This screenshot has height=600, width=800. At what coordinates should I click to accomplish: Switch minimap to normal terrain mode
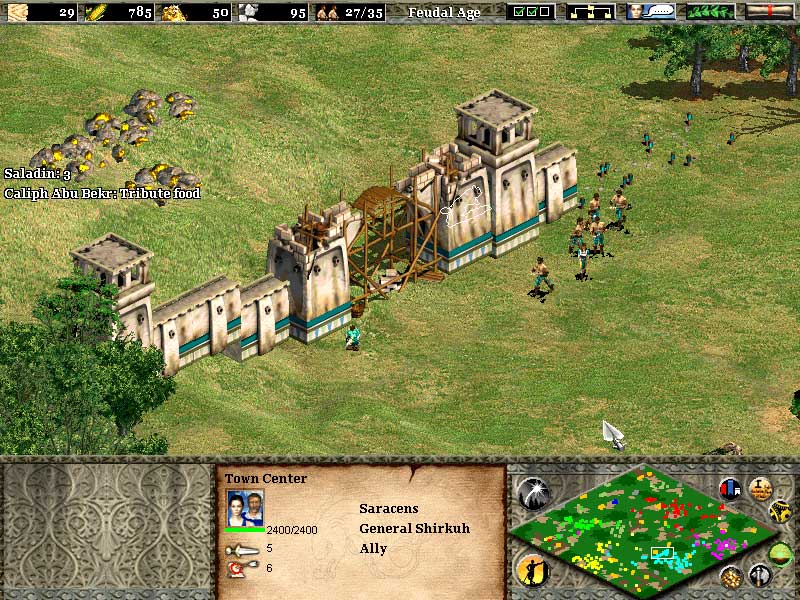point(783,554)
